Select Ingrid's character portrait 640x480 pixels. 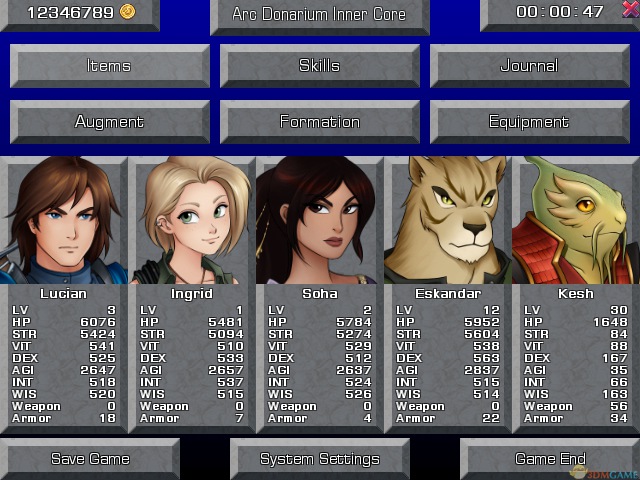click(192, 222)
